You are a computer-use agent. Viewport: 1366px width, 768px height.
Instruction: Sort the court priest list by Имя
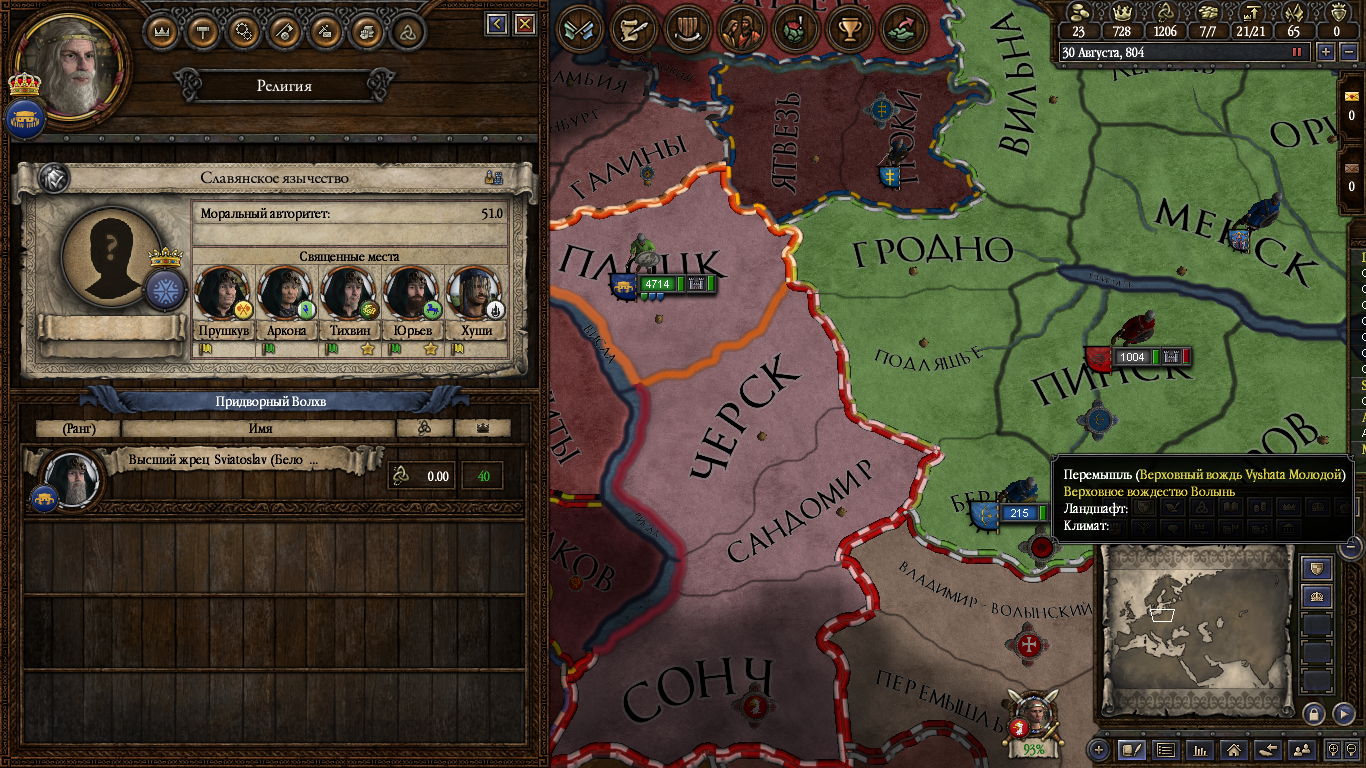coord(260,428)
